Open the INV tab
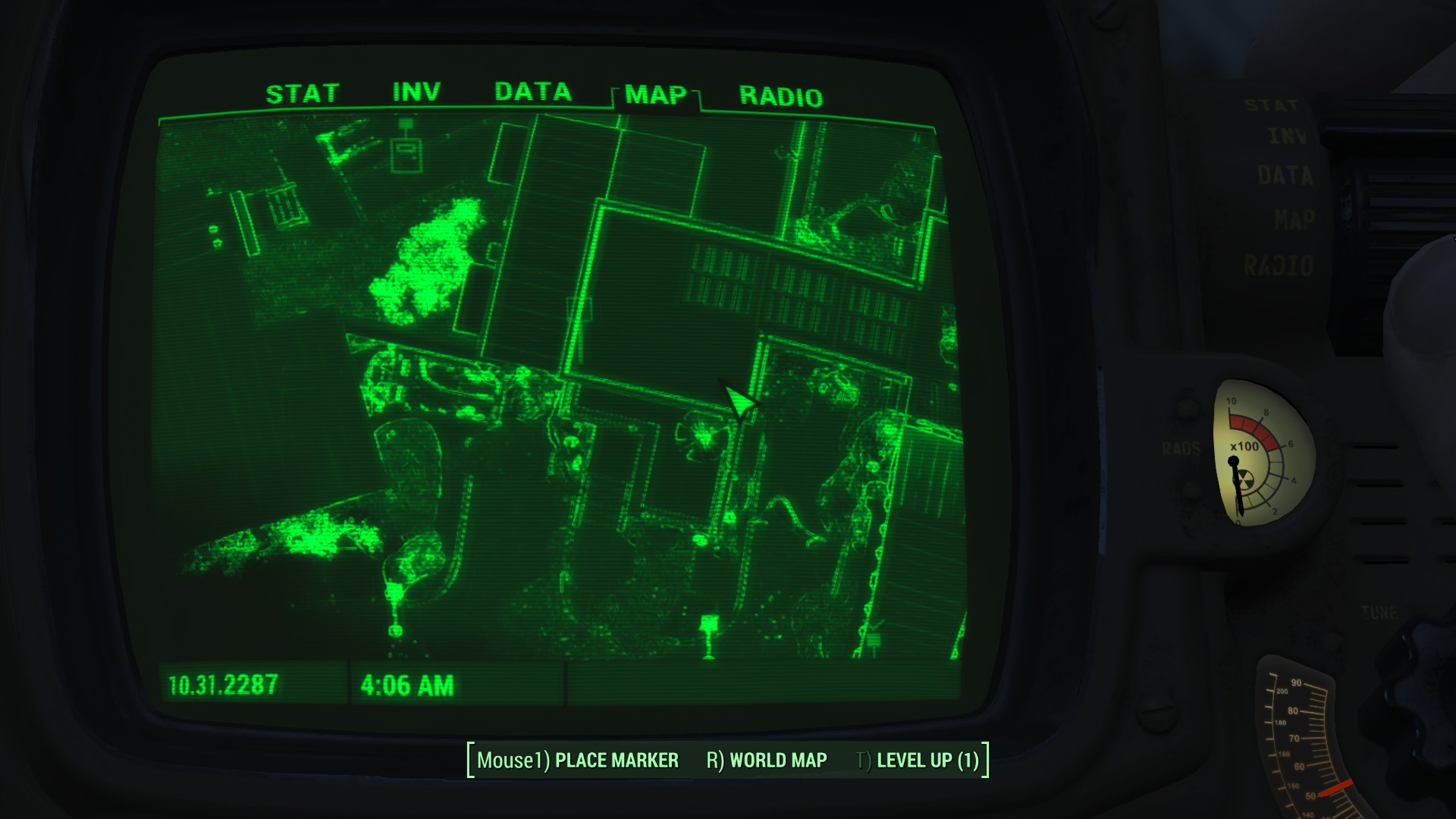The width and height of the screenshot is (1456, 819). click(416, 91)
